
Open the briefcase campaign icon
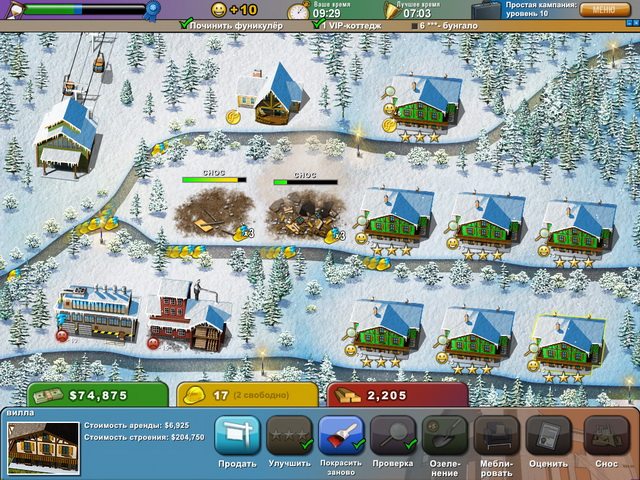(488, 10)
